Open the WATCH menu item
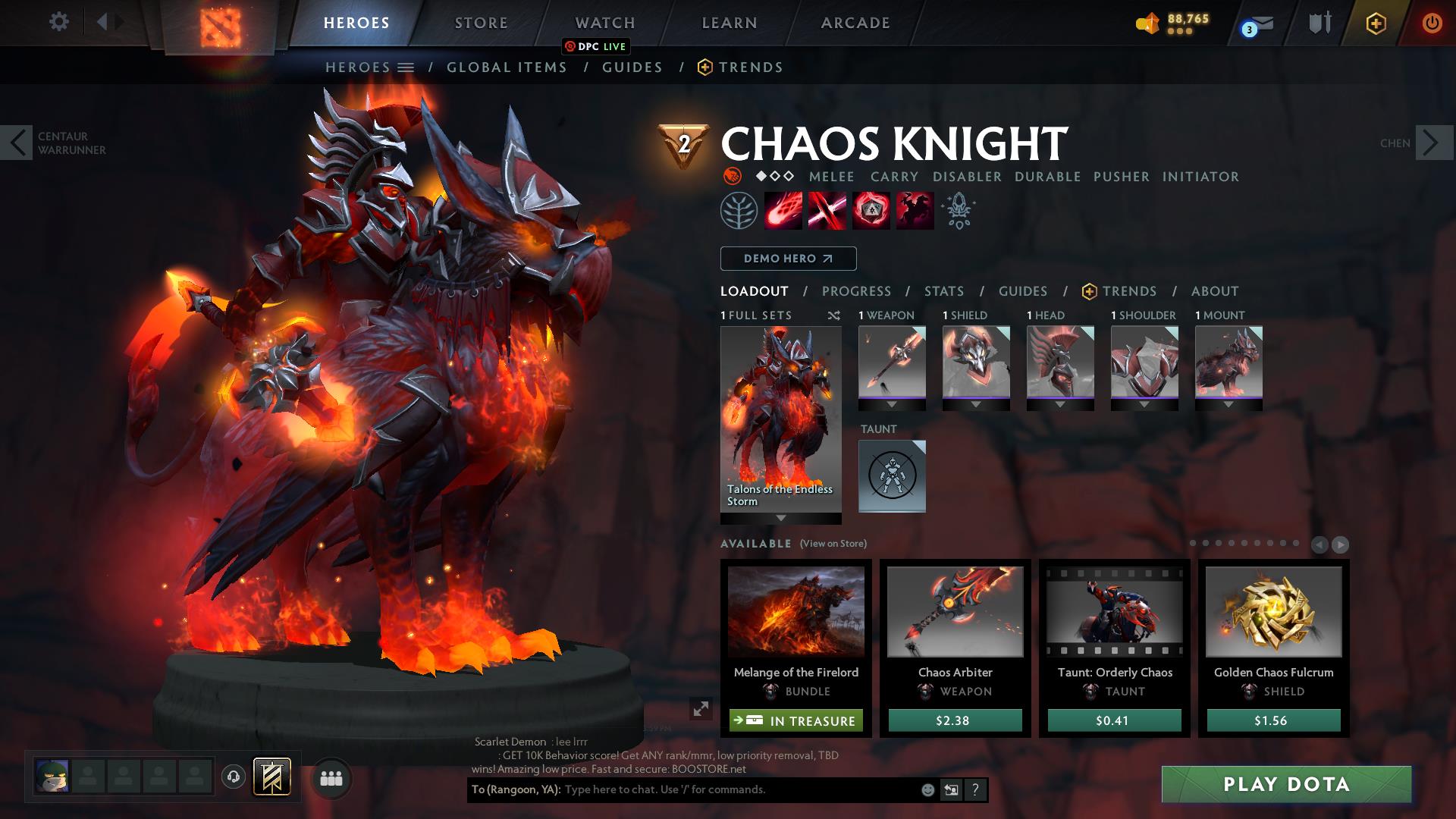Screen dimensions: 1456x819 [605, 22]
